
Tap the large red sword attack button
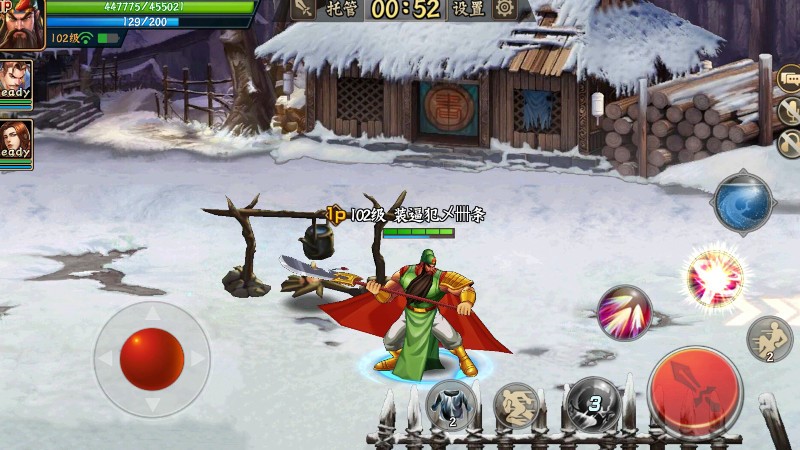pos(694,391)
